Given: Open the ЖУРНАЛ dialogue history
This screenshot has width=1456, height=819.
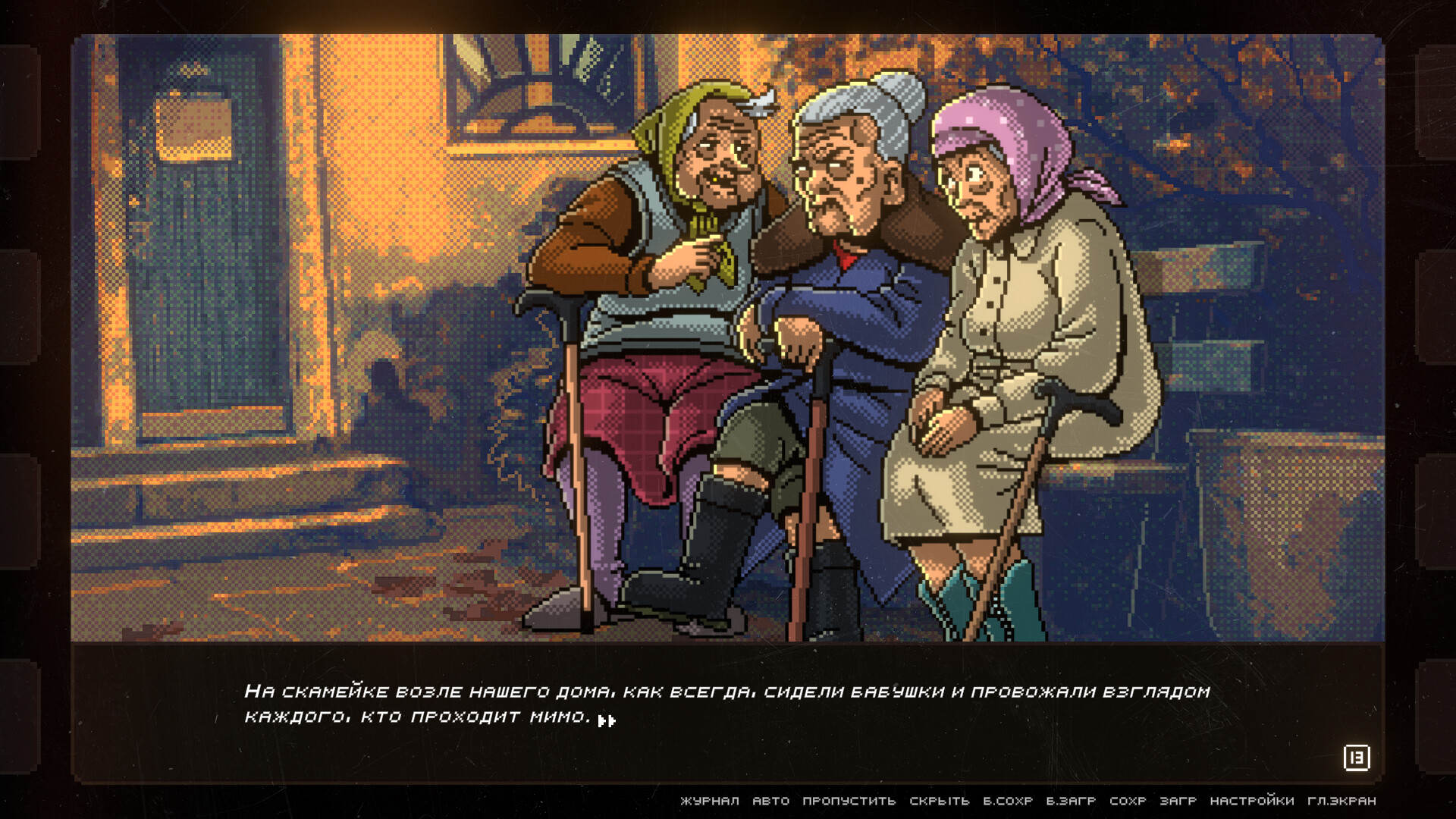Looking at the screenshot, I should [x=711, y=799].
